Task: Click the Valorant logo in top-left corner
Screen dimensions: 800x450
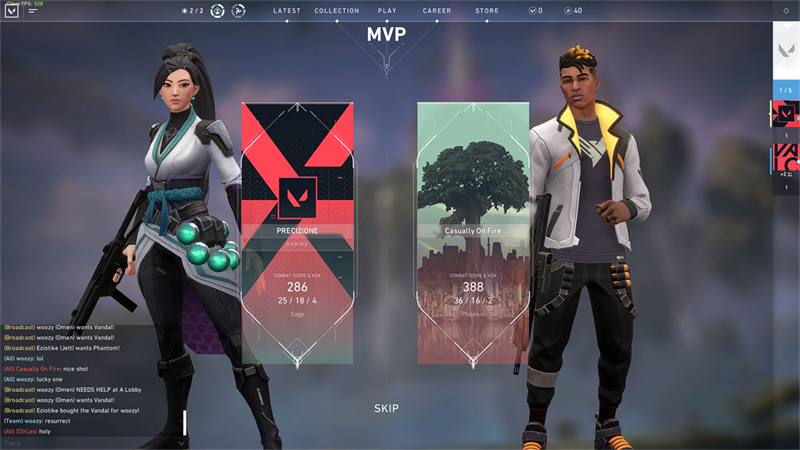Action: 12,13
